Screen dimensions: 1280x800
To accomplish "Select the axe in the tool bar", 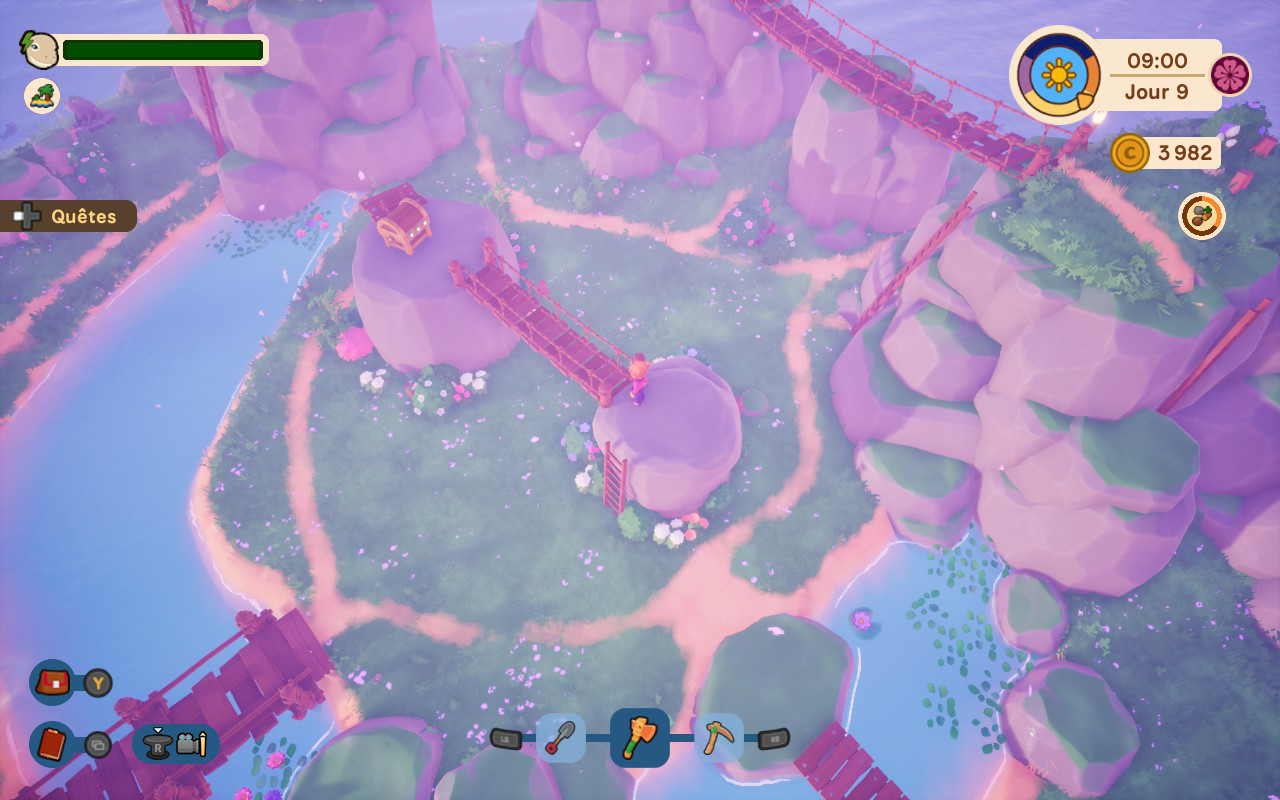I will tap(640, 739).
